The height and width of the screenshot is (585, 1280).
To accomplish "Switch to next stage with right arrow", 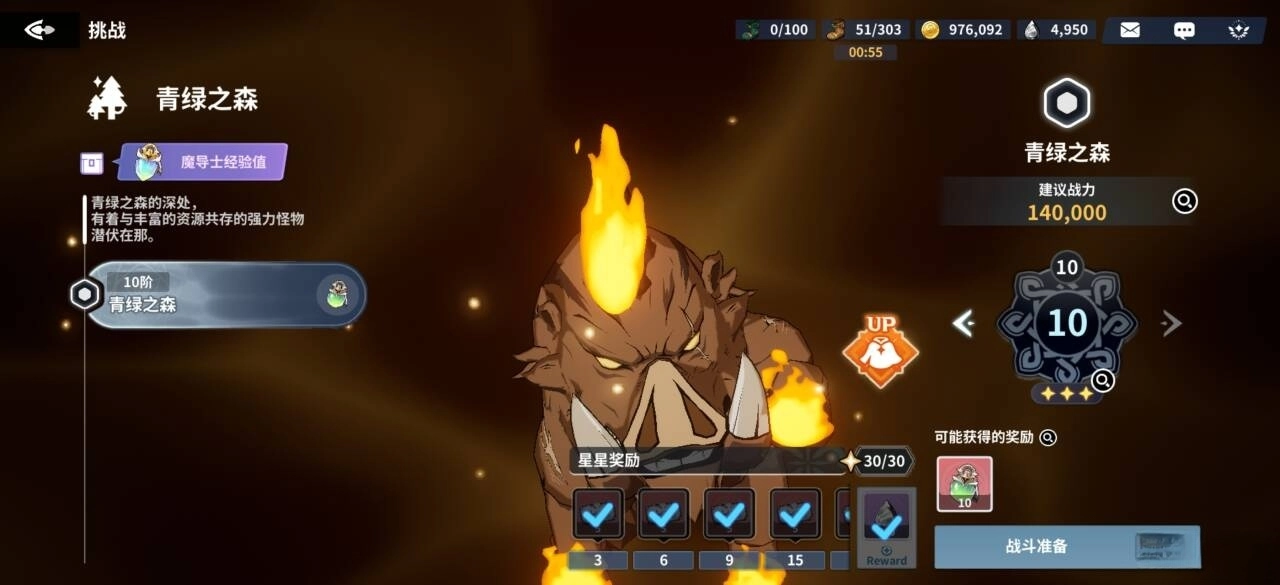I will tap(1171, 323).
